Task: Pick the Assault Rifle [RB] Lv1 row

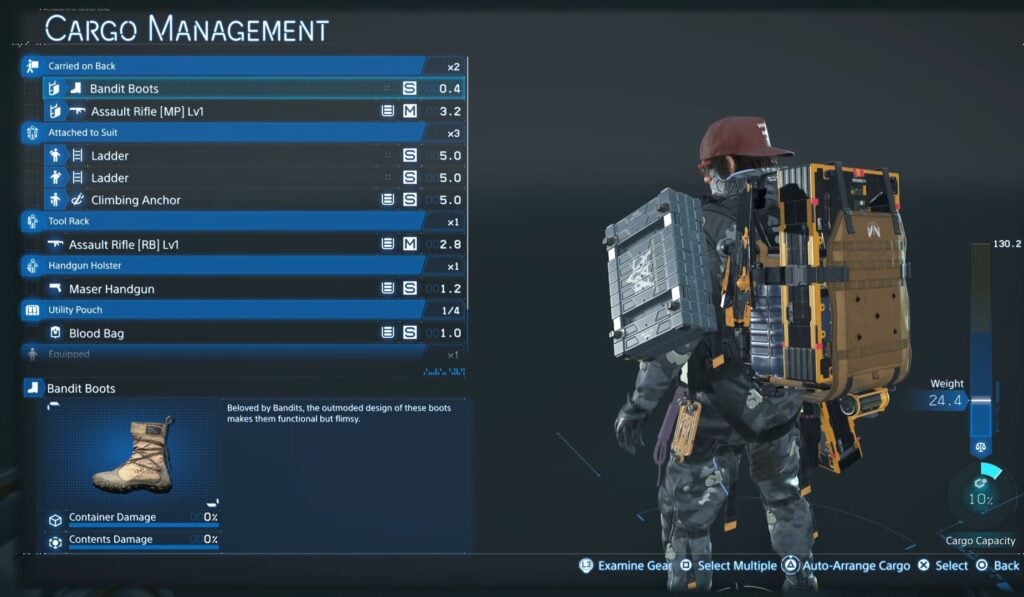Action: (250, 244)
